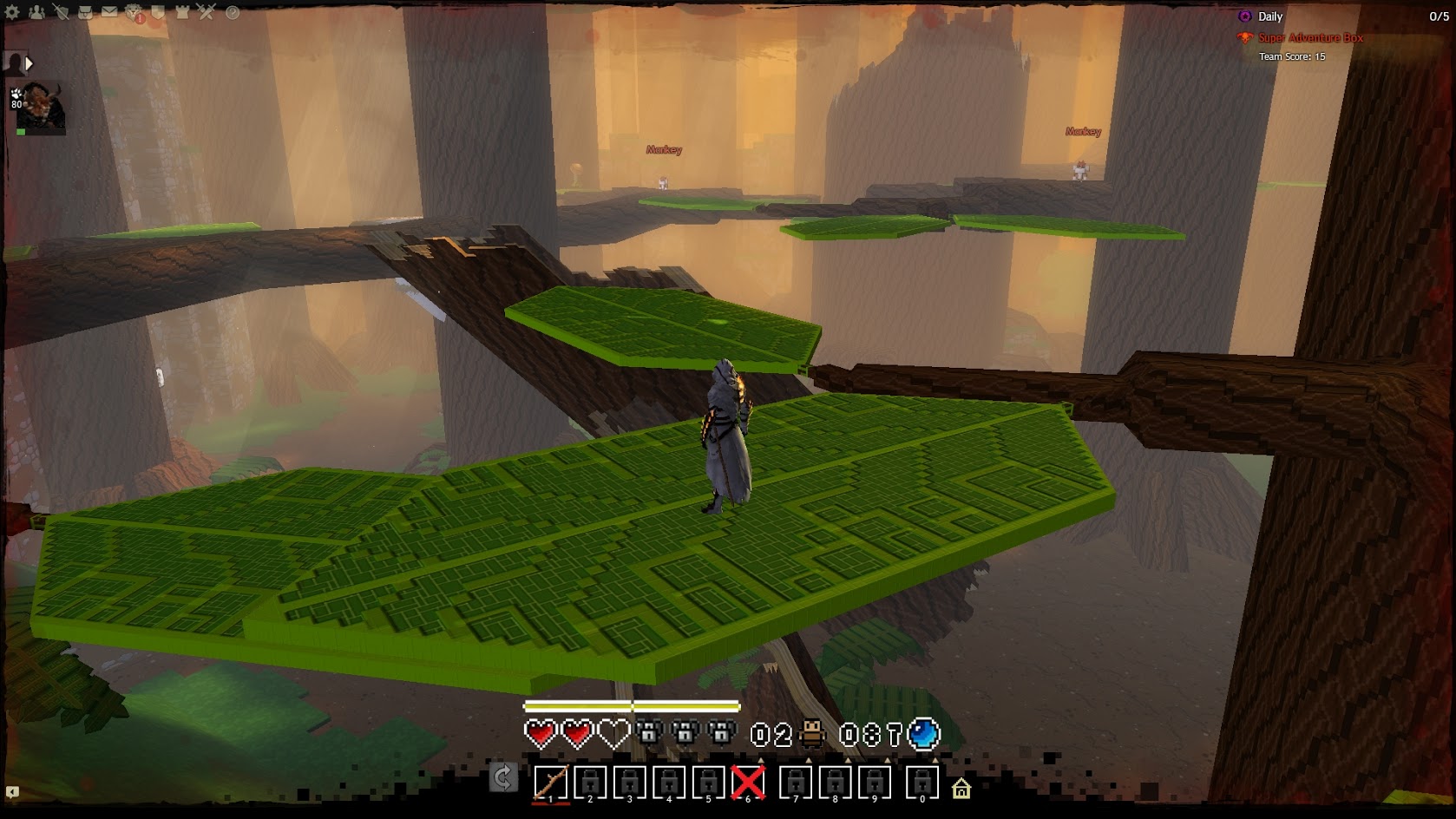Open the mail envelope icon

tap(109, 12)
